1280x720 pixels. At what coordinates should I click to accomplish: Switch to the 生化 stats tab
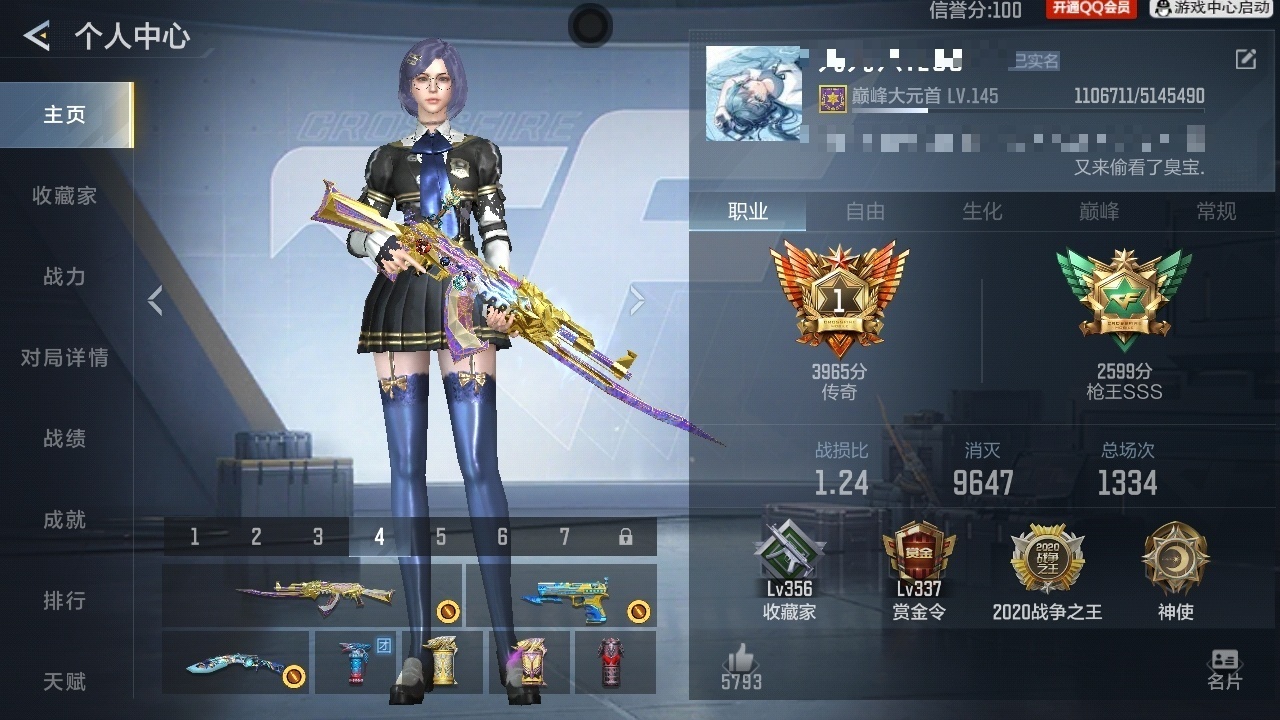coord(982,211)
